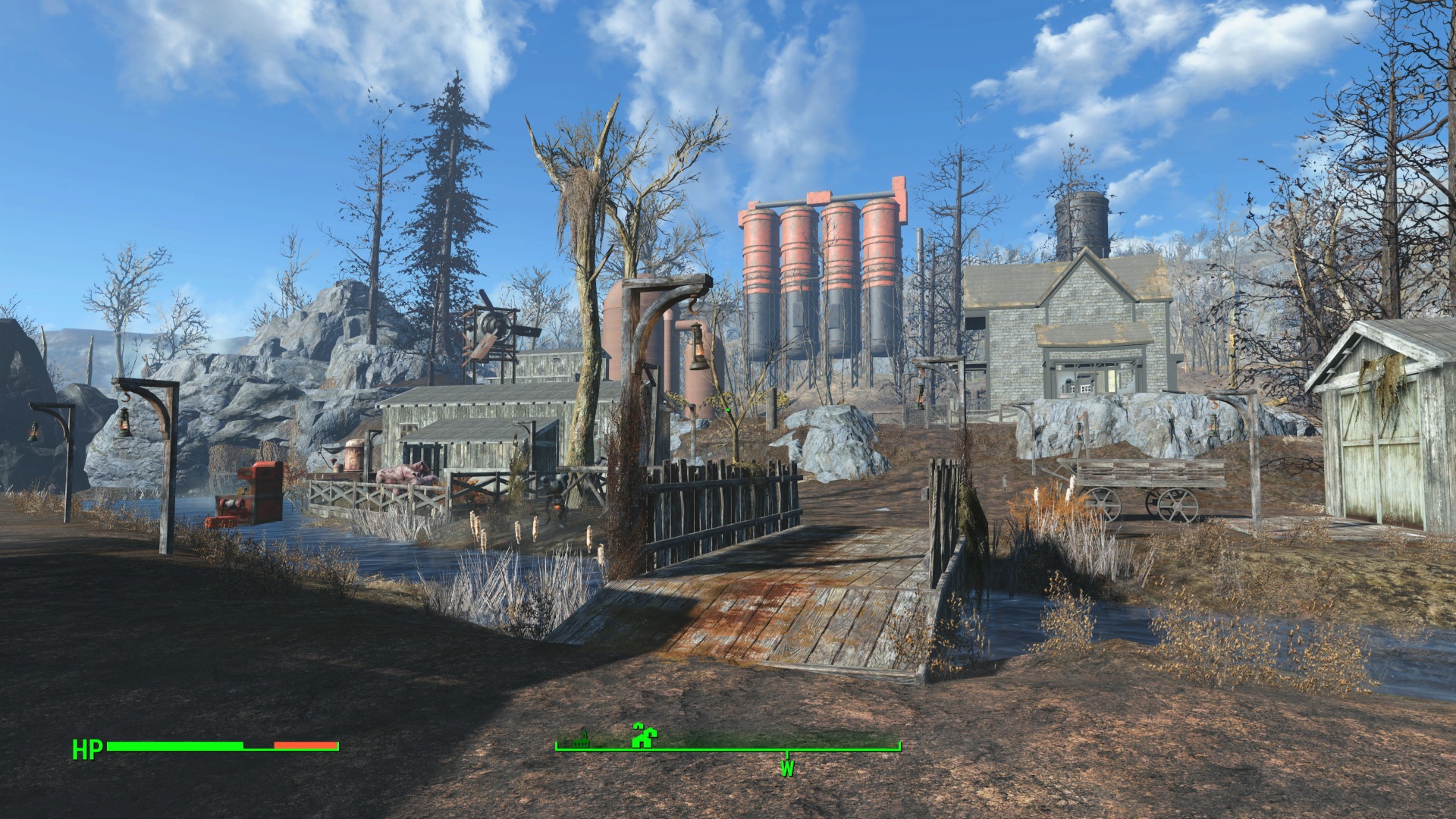The height and width of the screenshot is (819, 1456).
Task: Click the W heading on the compass
Action: (786, 769)
